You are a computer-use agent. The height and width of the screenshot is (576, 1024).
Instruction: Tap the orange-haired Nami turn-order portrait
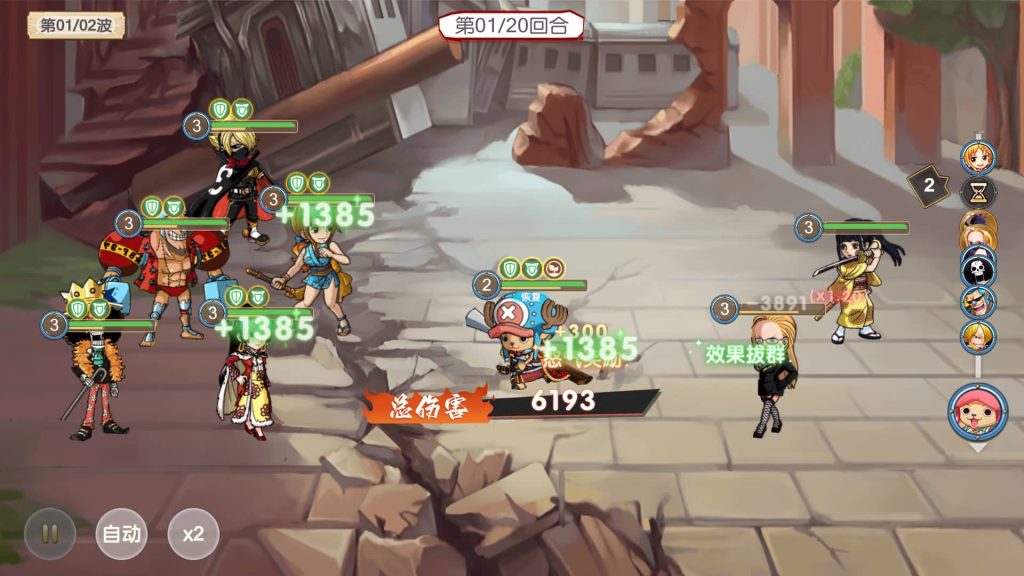coord(977,158)
